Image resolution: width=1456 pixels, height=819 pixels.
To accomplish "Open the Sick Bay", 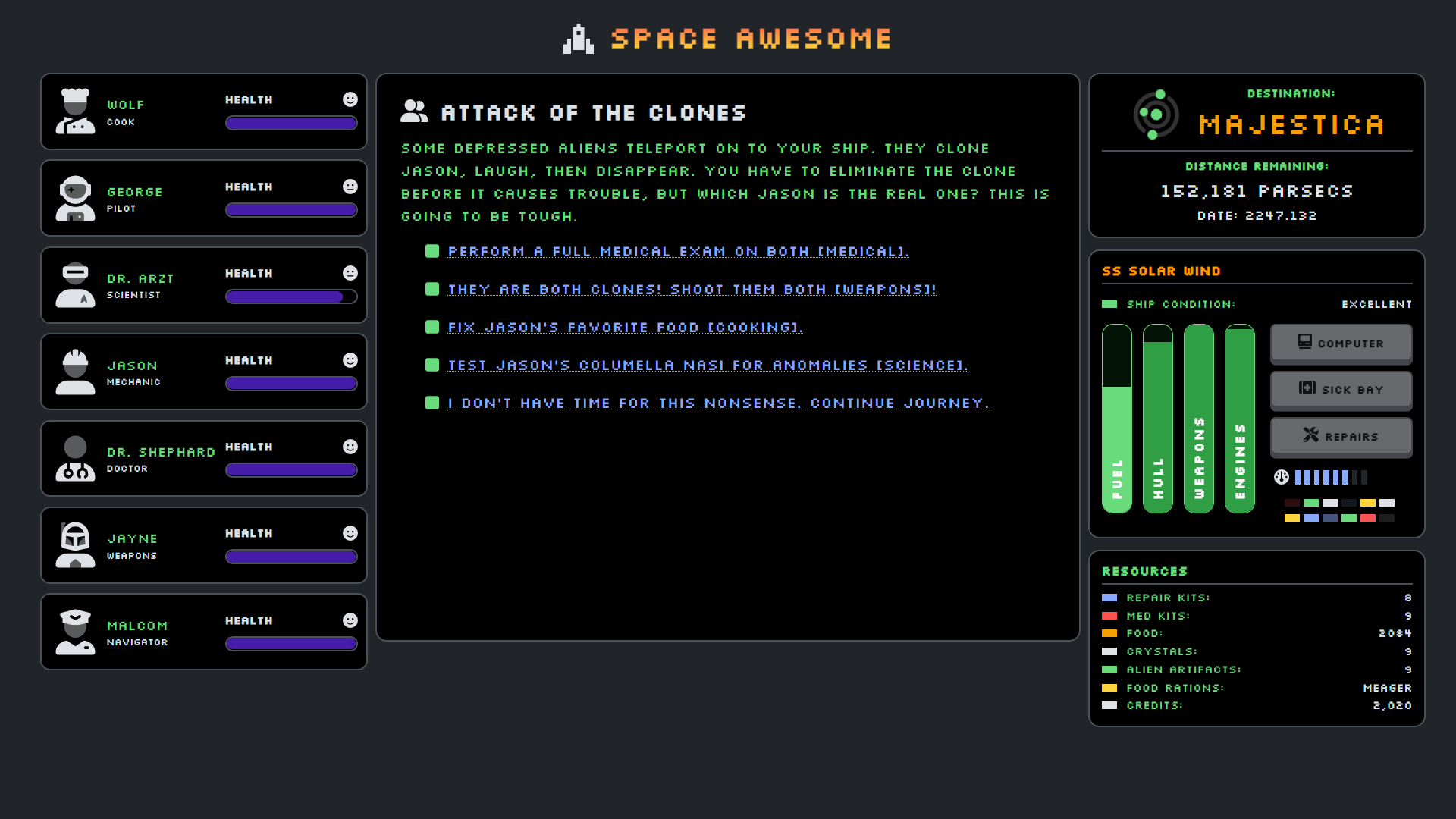I will pos(1341,390).
